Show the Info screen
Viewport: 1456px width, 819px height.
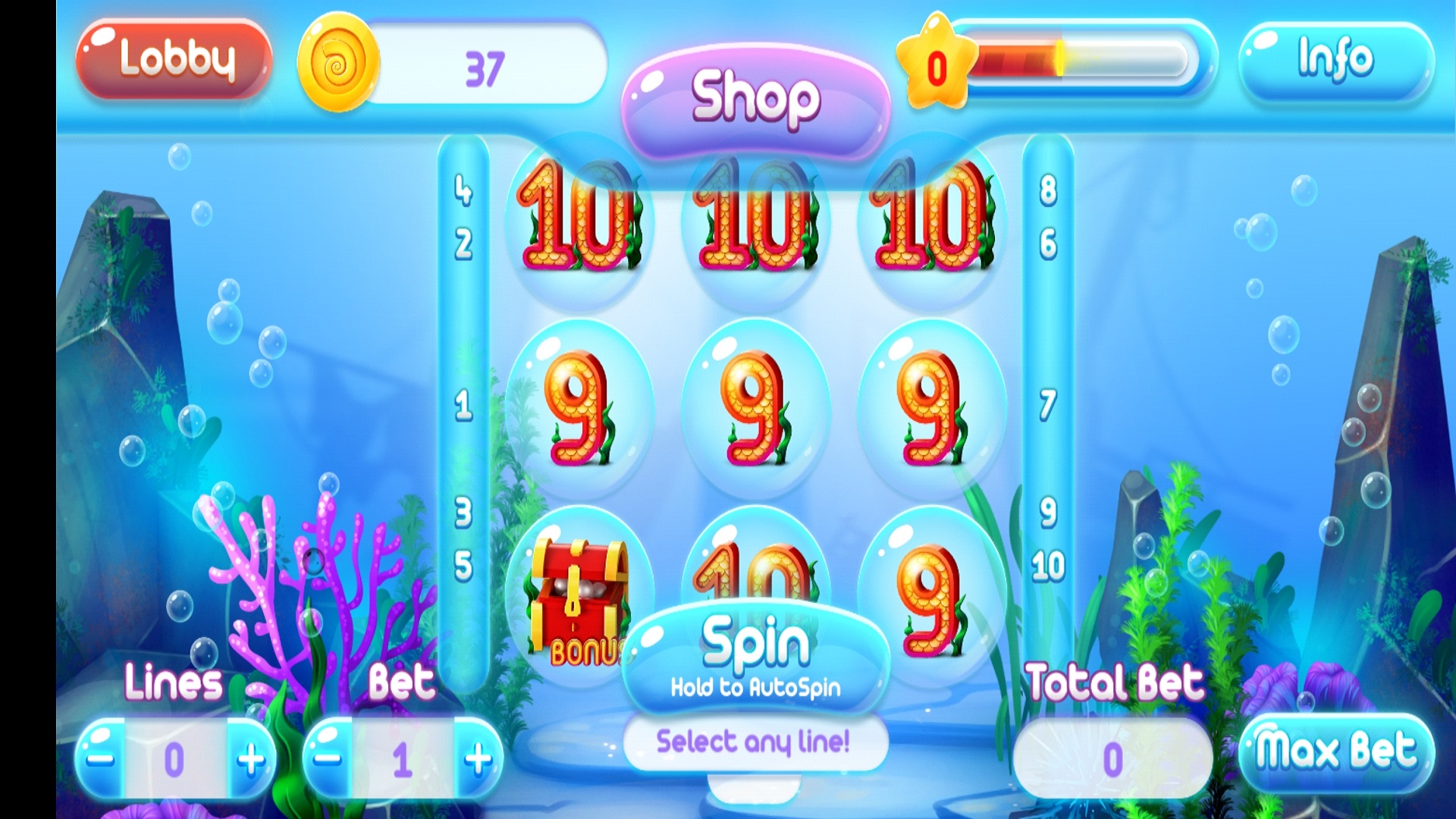(x=1335, y=59)
